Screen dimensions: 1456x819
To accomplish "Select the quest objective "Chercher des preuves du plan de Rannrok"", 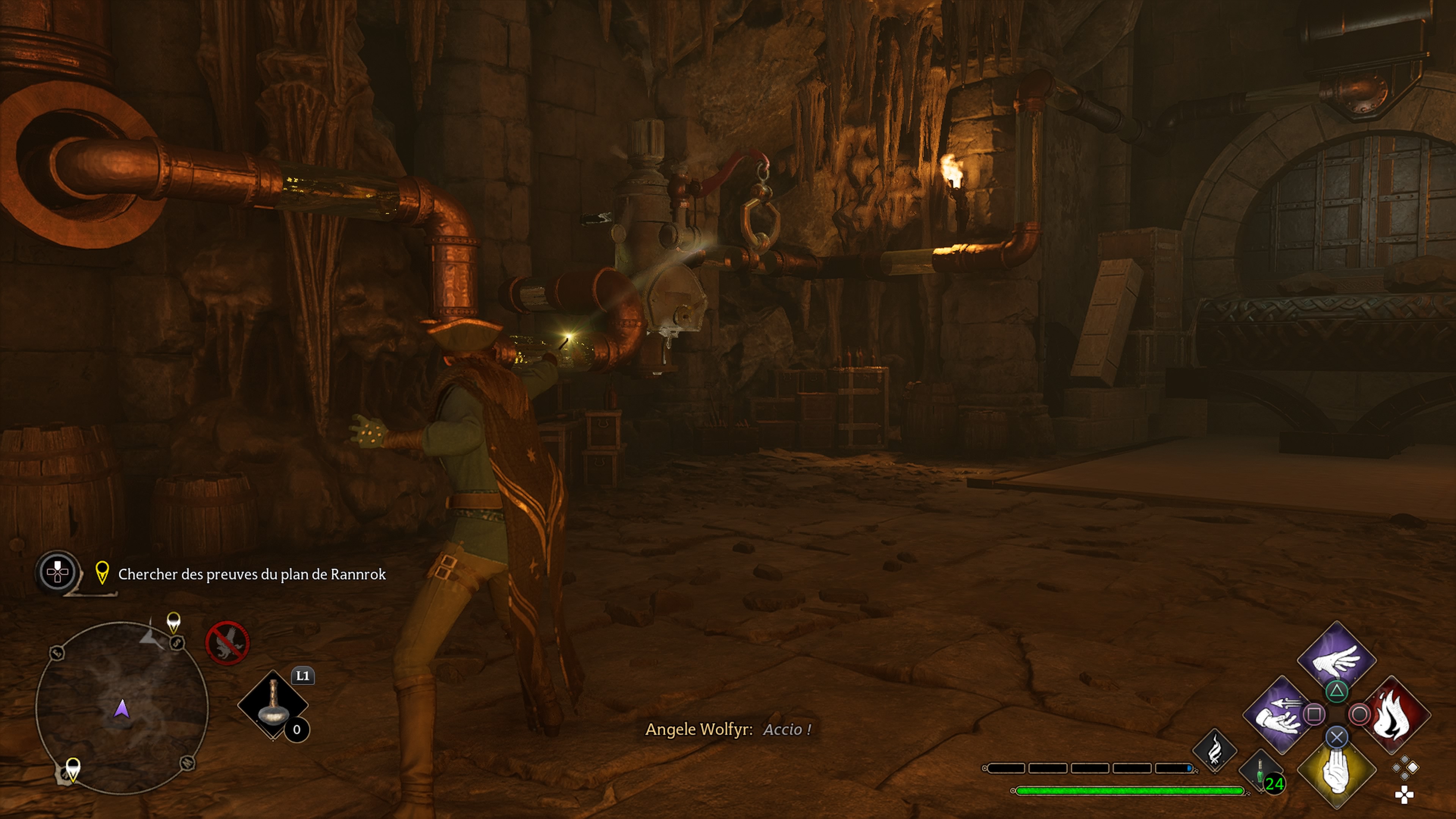I will [251, 574].
